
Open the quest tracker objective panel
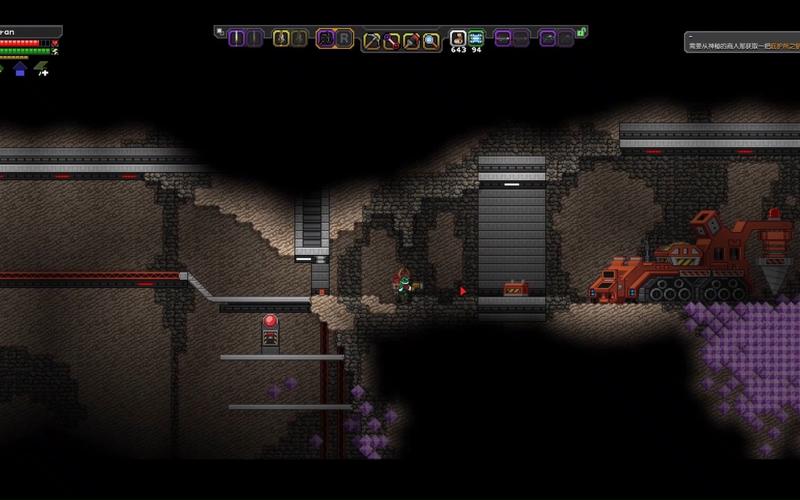pos(742,42)
